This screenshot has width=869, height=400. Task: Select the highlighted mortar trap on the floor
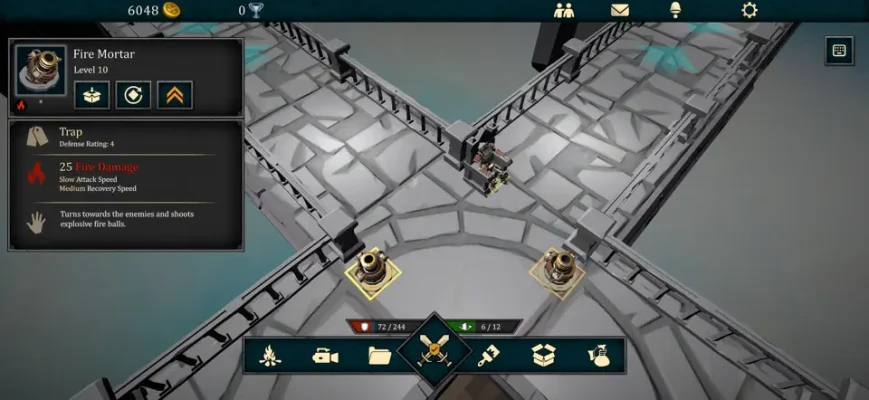click(373, 268)
